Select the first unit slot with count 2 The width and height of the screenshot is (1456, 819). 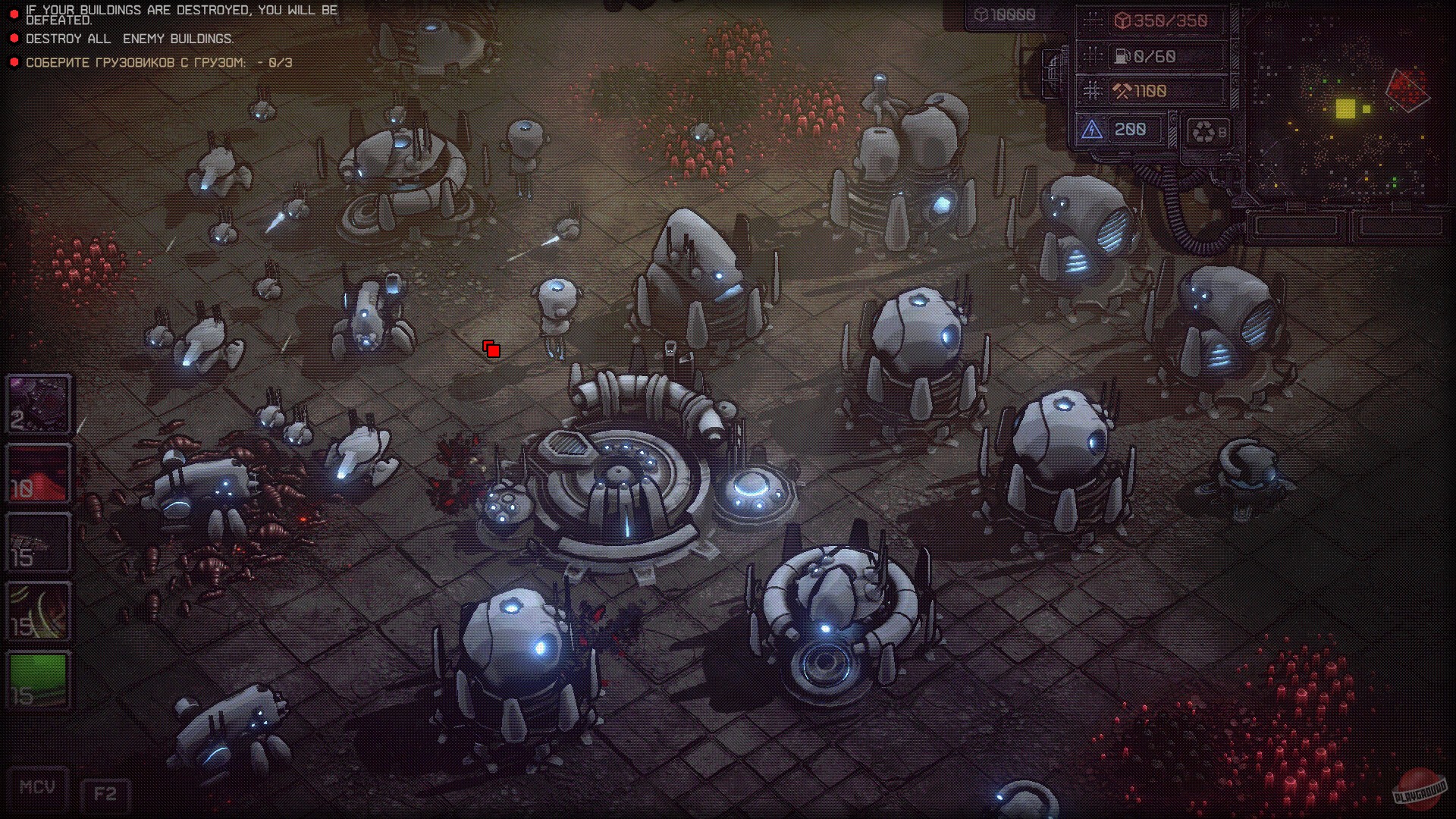click(x=38, y=404)
